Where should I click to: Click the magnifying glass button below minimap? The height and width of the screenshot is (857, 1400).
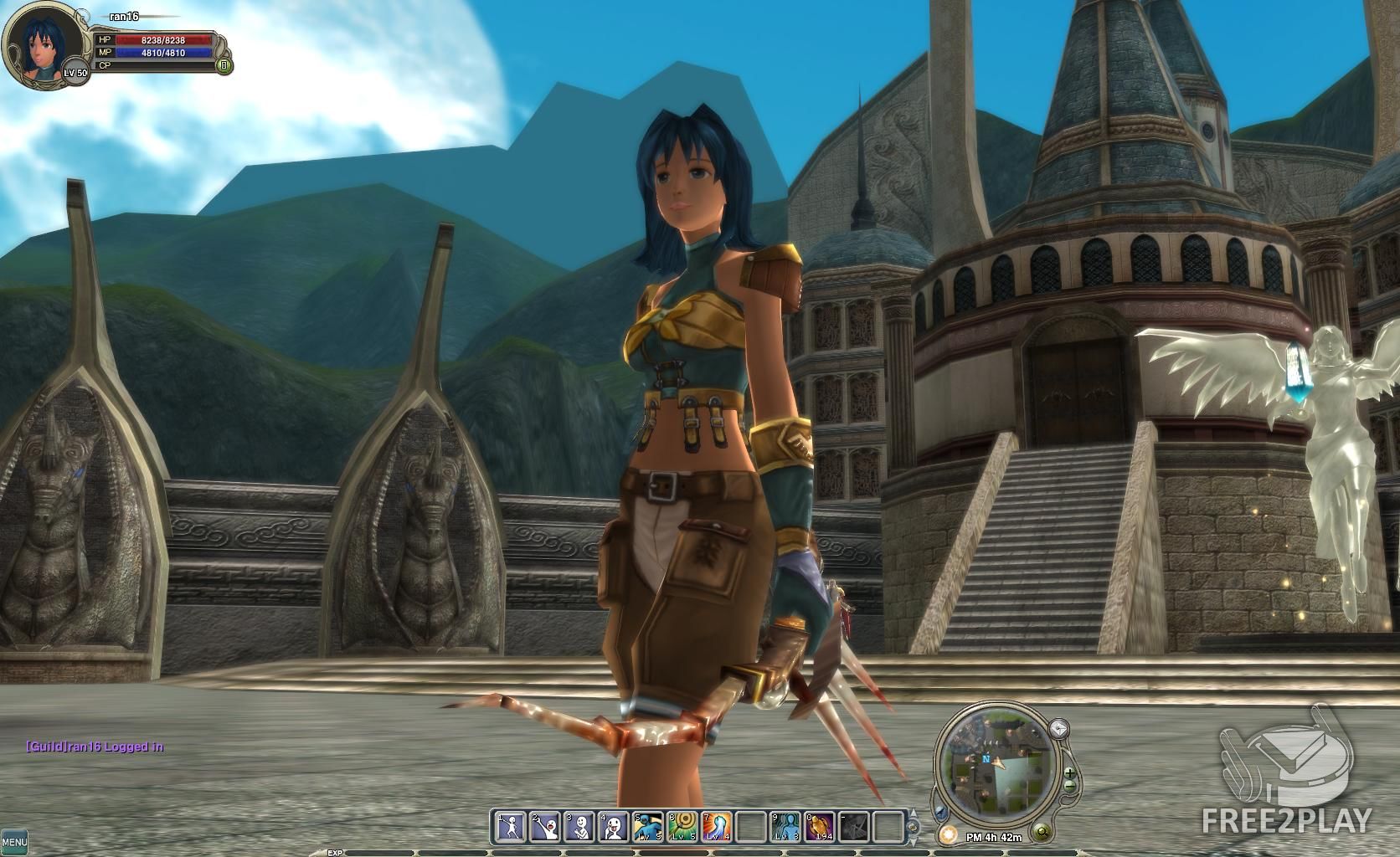click(1042, 832)
